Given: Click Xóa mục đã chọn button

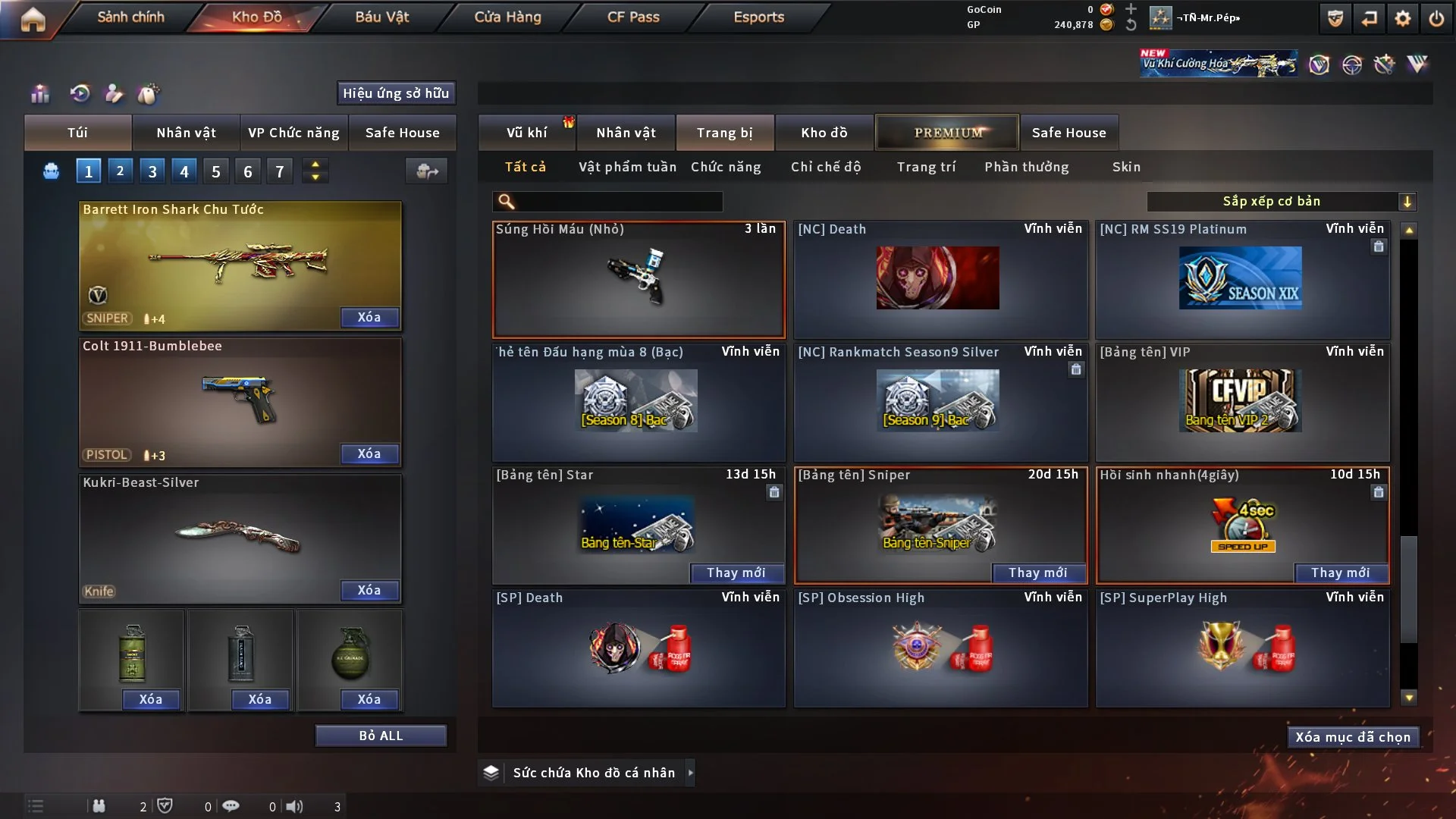Looking at the screenshot, I should point(1353,737).
